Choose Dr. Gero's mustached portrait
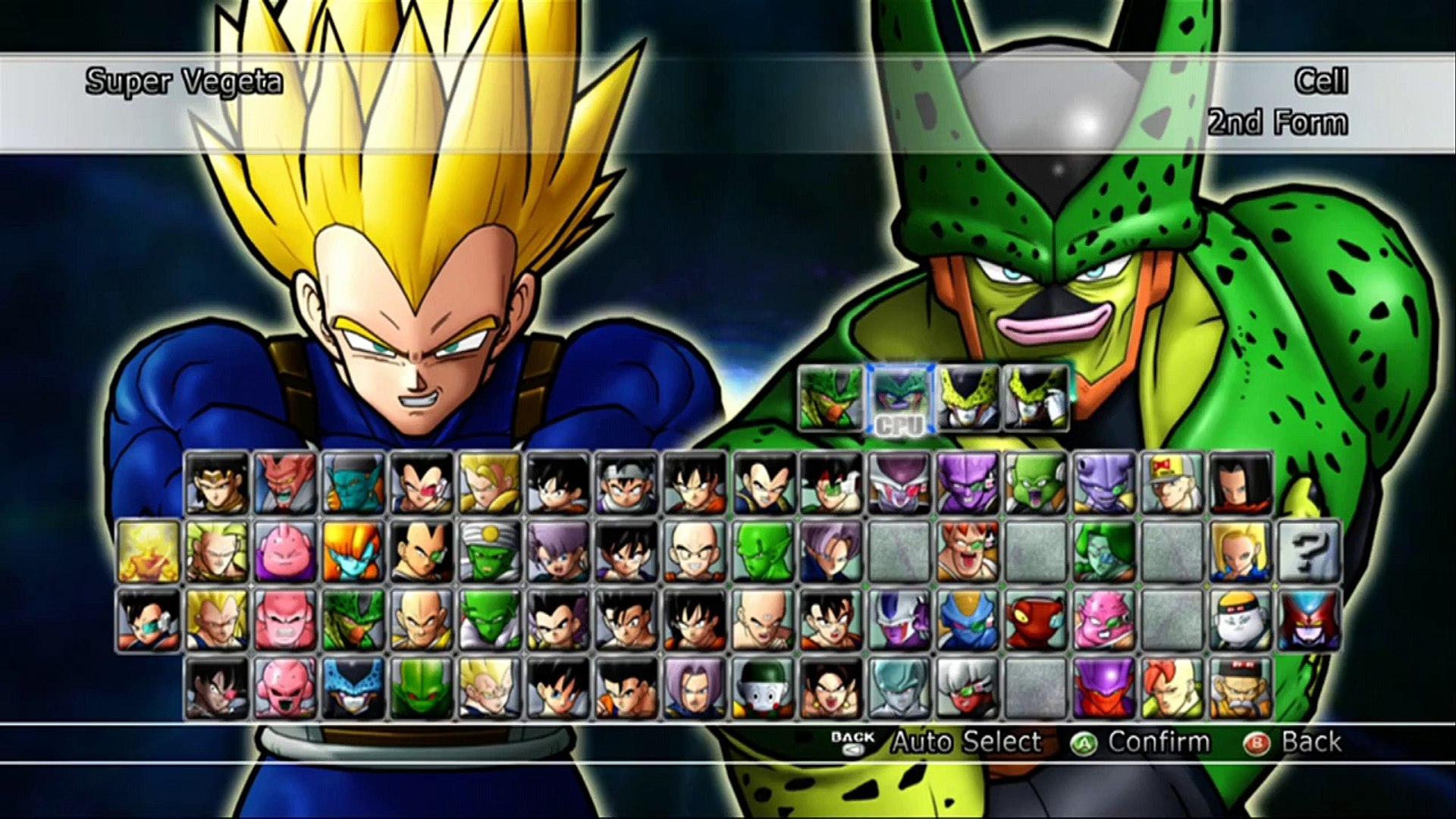1456x819 pixels. pos(1241,688)
